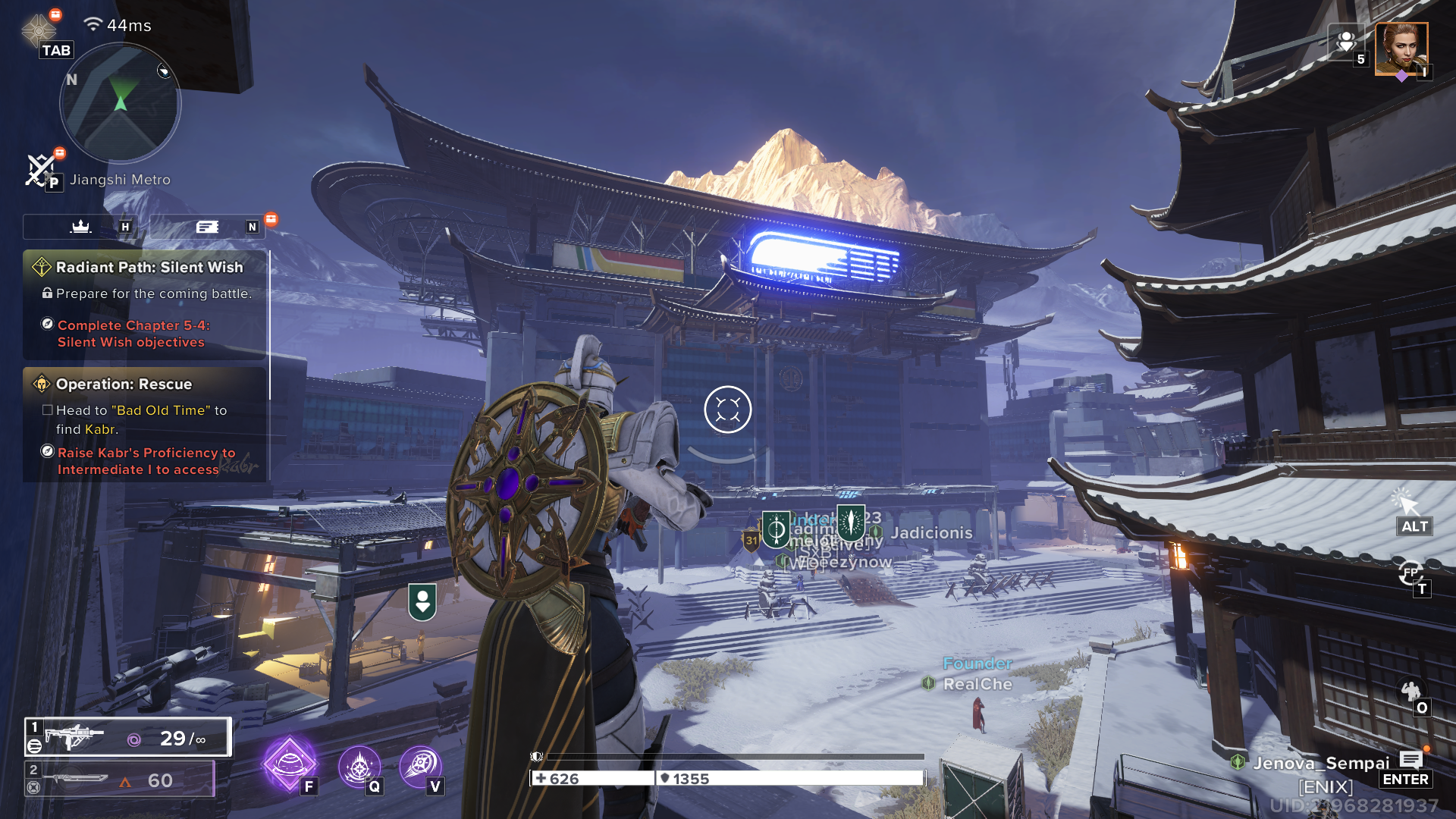Open the circular minimap
This screenshot has width=1456, height=819.
120,103
